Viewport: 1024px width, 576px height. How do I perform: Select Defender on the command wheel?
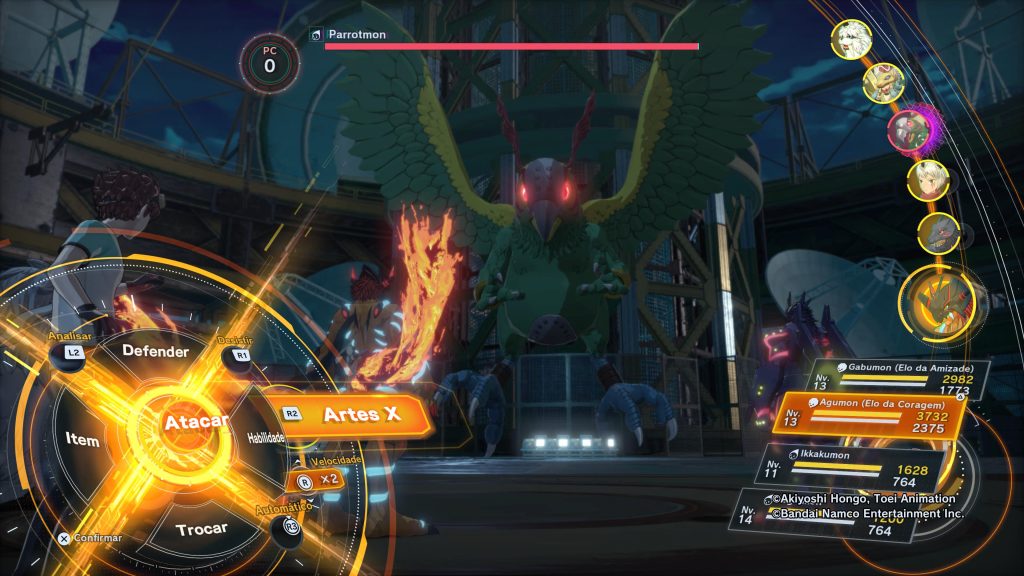tap(155, 352)
